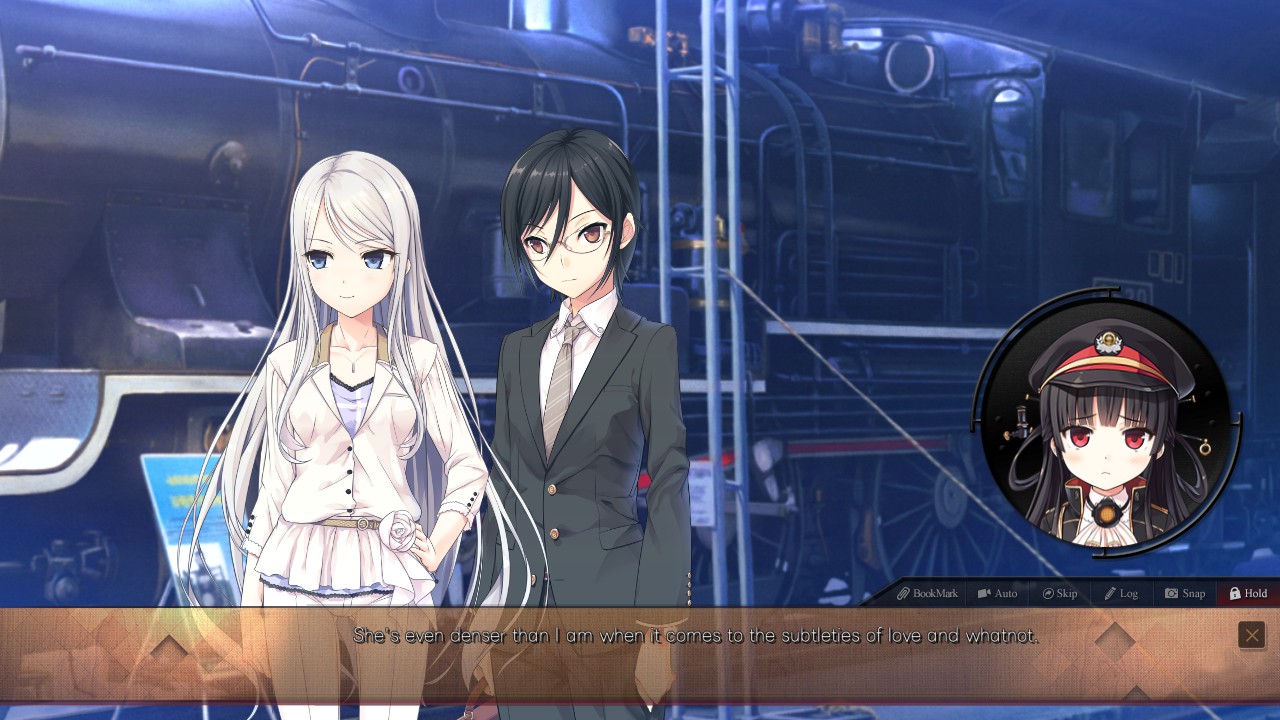Viewport: 1280px width, 720px height.
Task: Click the camera icon on the Snap button
Action: click(x=1170, y=593)
